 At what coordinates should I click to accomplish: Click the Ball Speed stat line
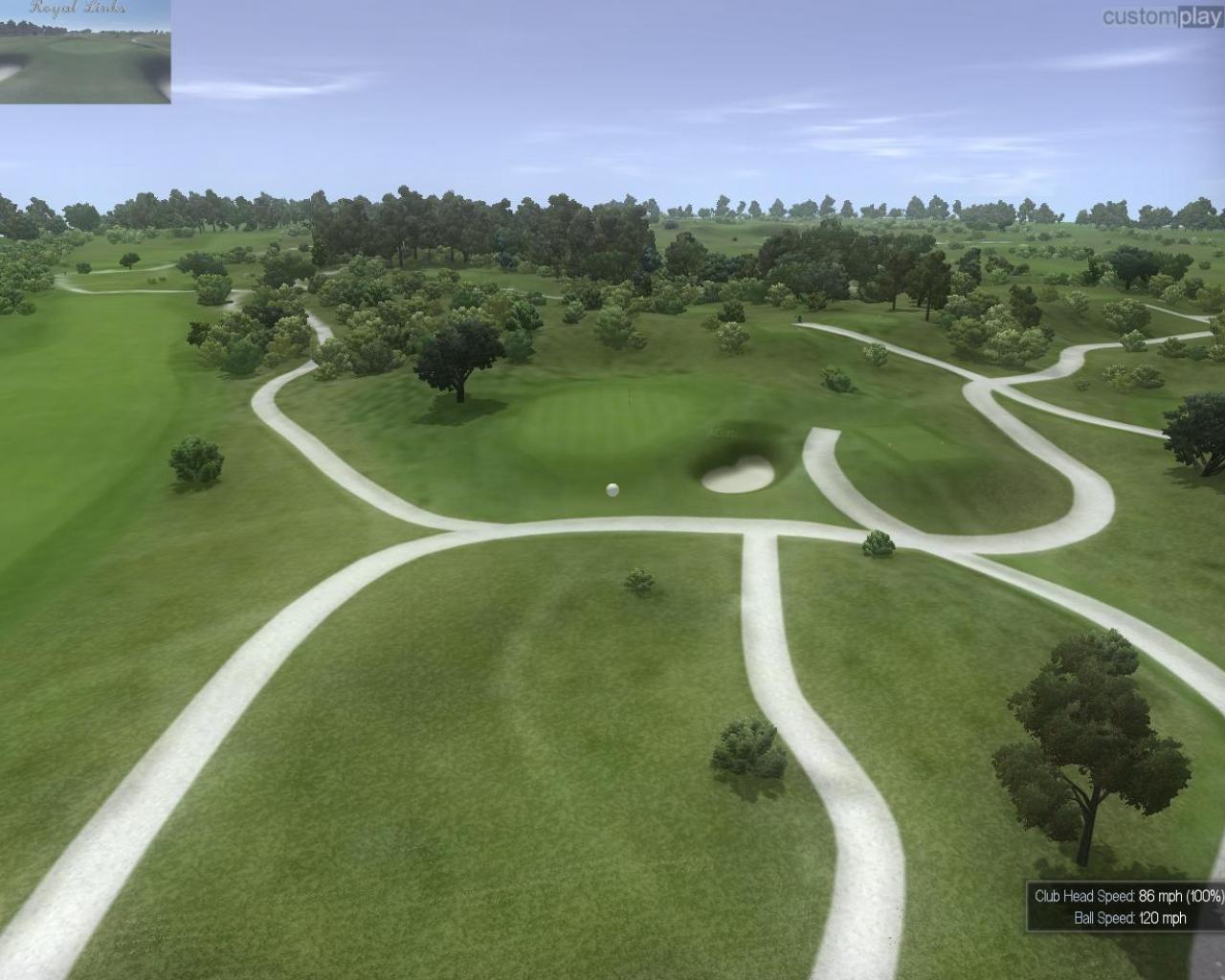pos(1130,917)
